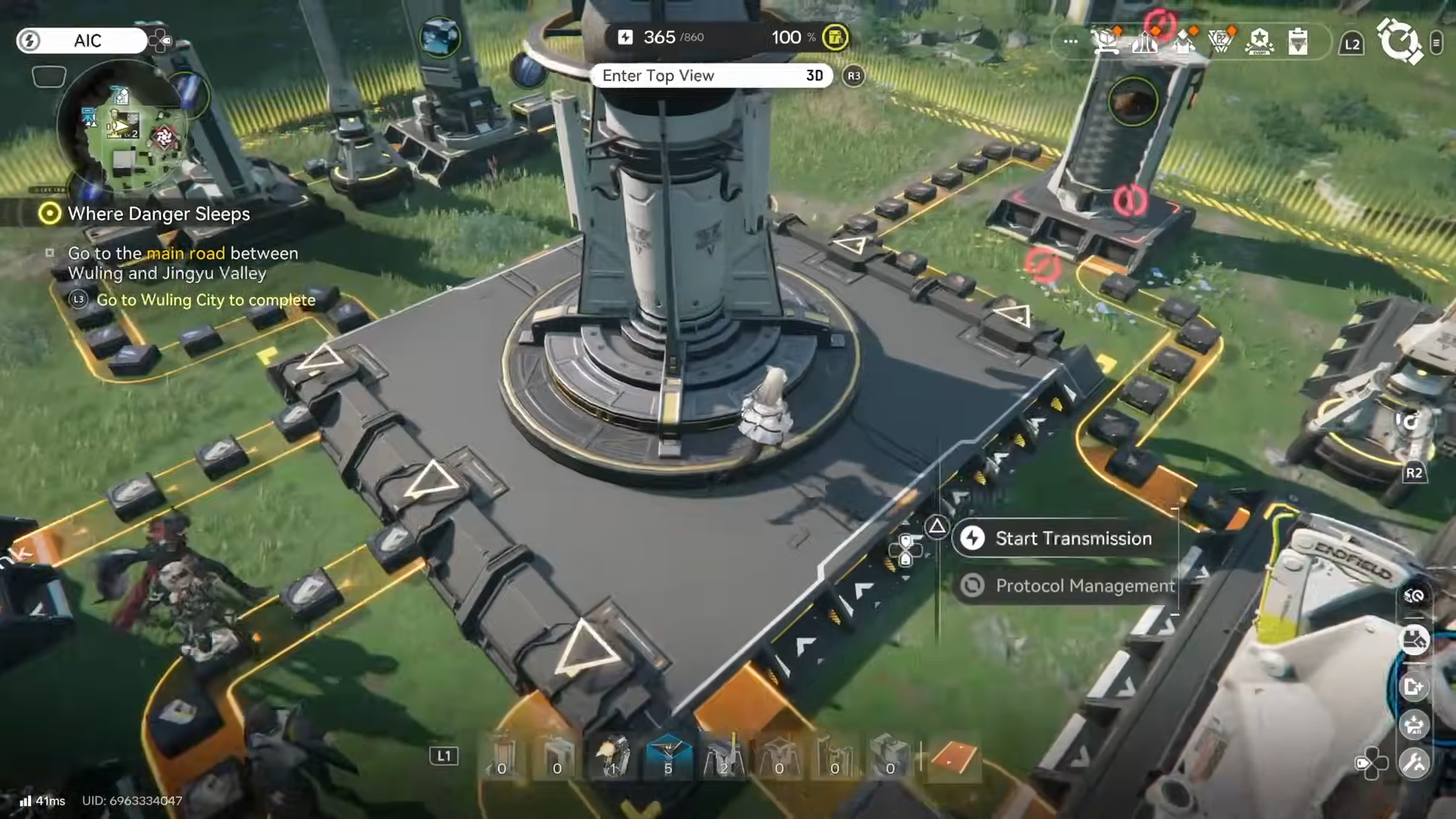The height and width of the screenshot is (819, 1456).
Task: Open the triangular emblem icon in top bar
Action: (x=1220, y=41)
